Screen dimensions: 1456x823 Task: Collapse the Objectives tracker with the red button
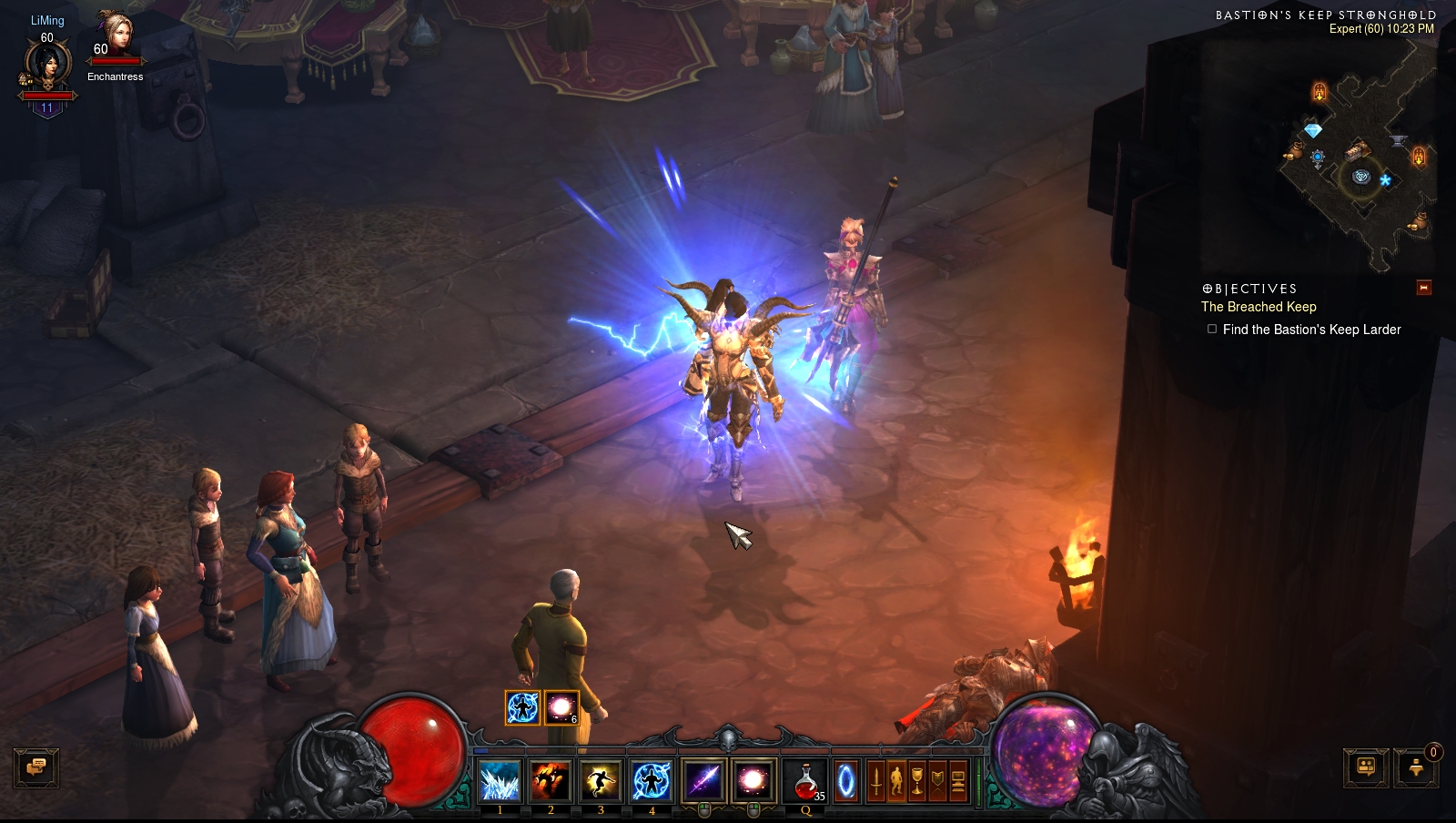(x=1424, y=288)
